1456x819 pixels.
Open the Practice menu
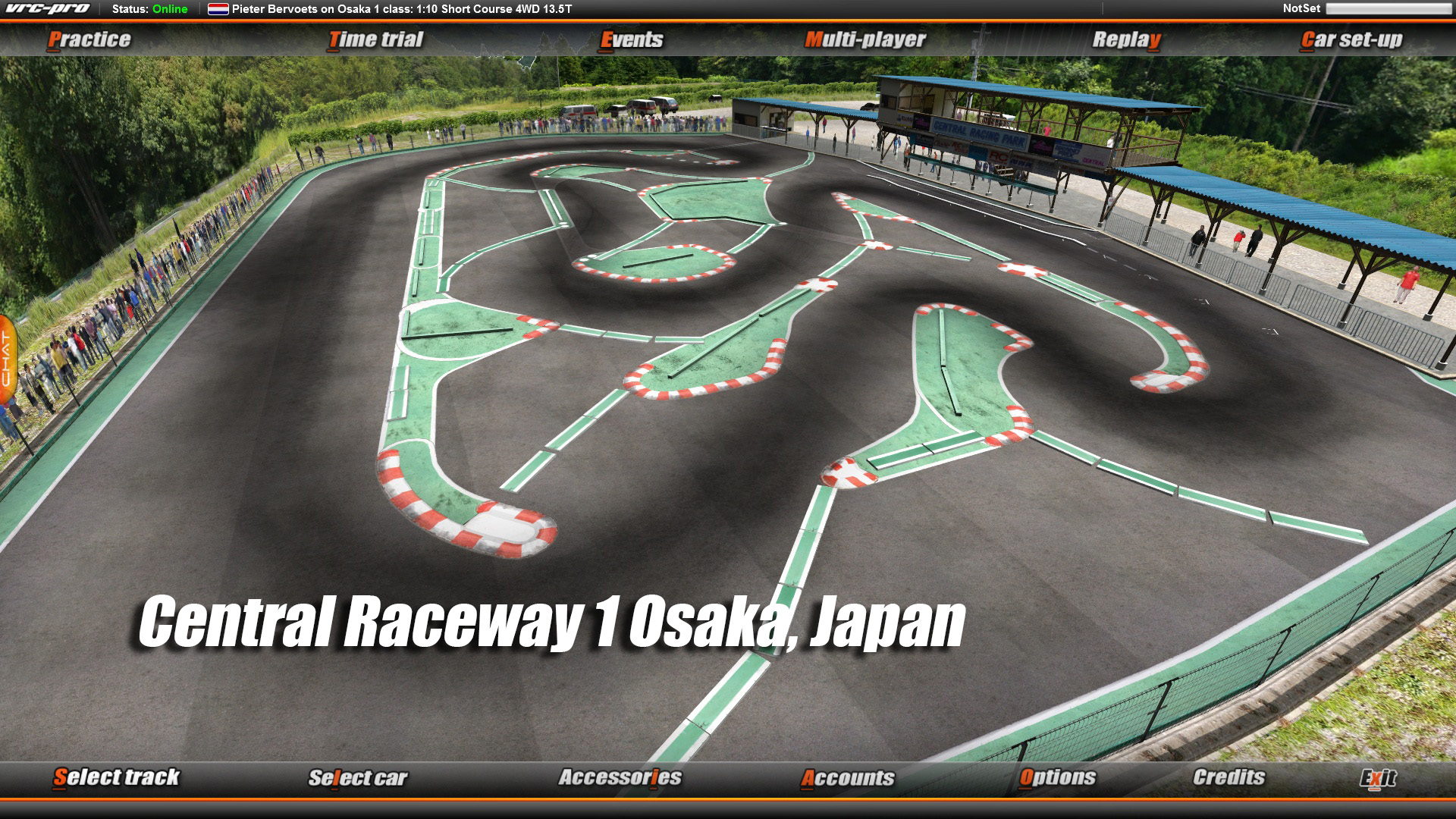point(90,39)
